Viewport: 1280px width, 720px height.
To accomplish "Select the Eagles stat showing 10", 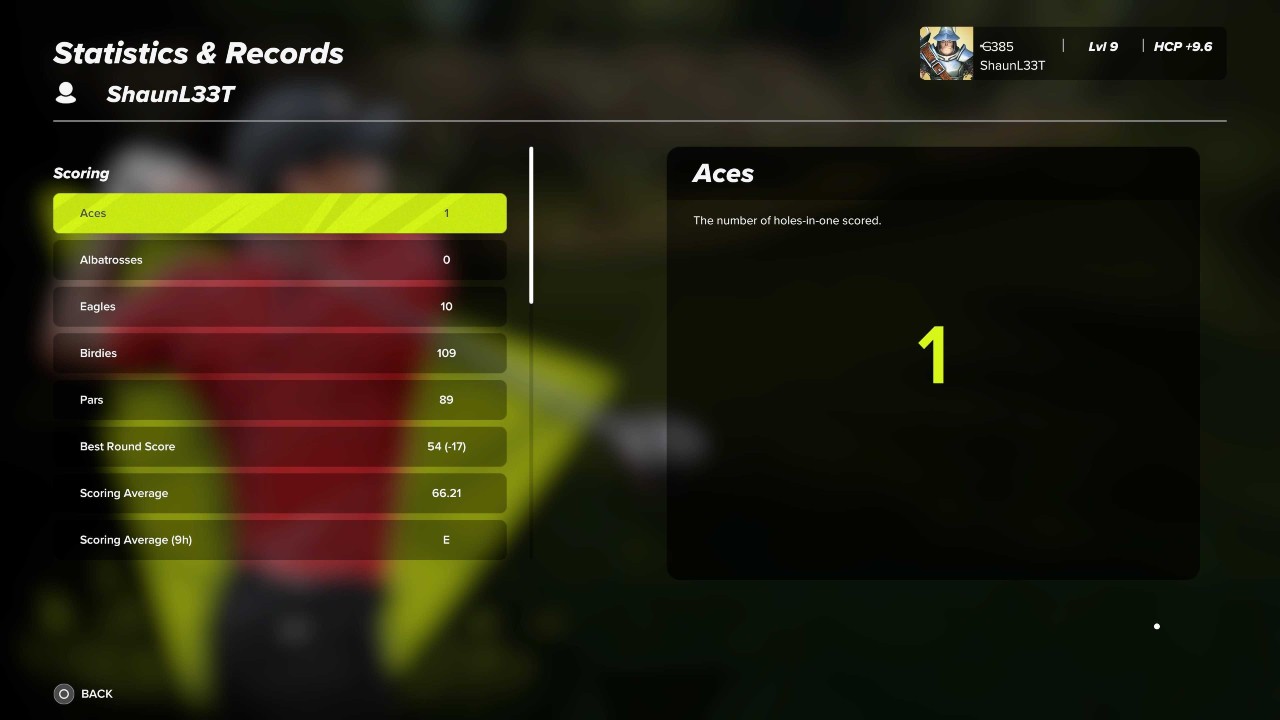I will [279, 306].
